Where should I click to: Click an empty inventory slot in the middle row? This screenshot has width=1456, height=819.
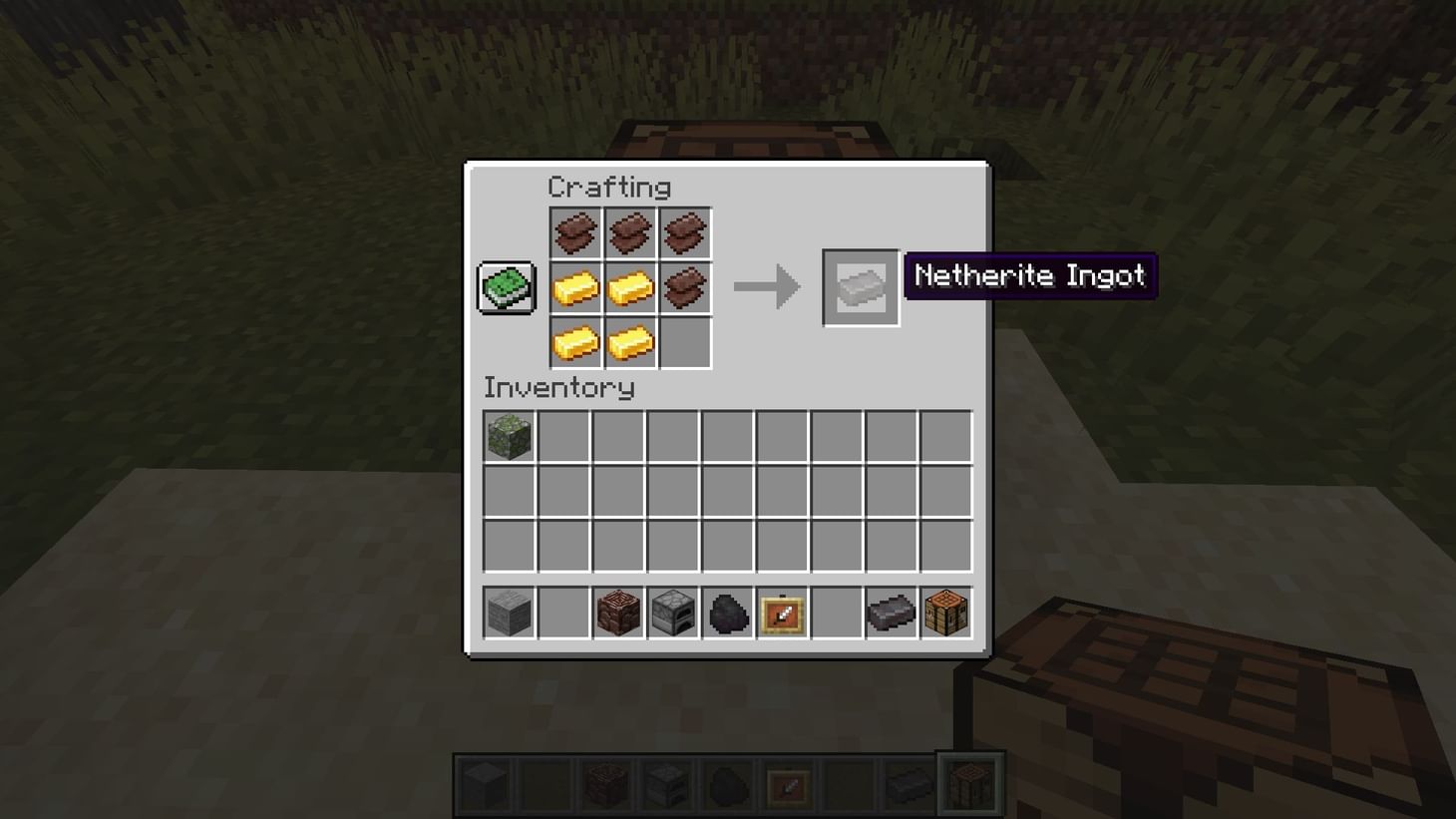671,488
